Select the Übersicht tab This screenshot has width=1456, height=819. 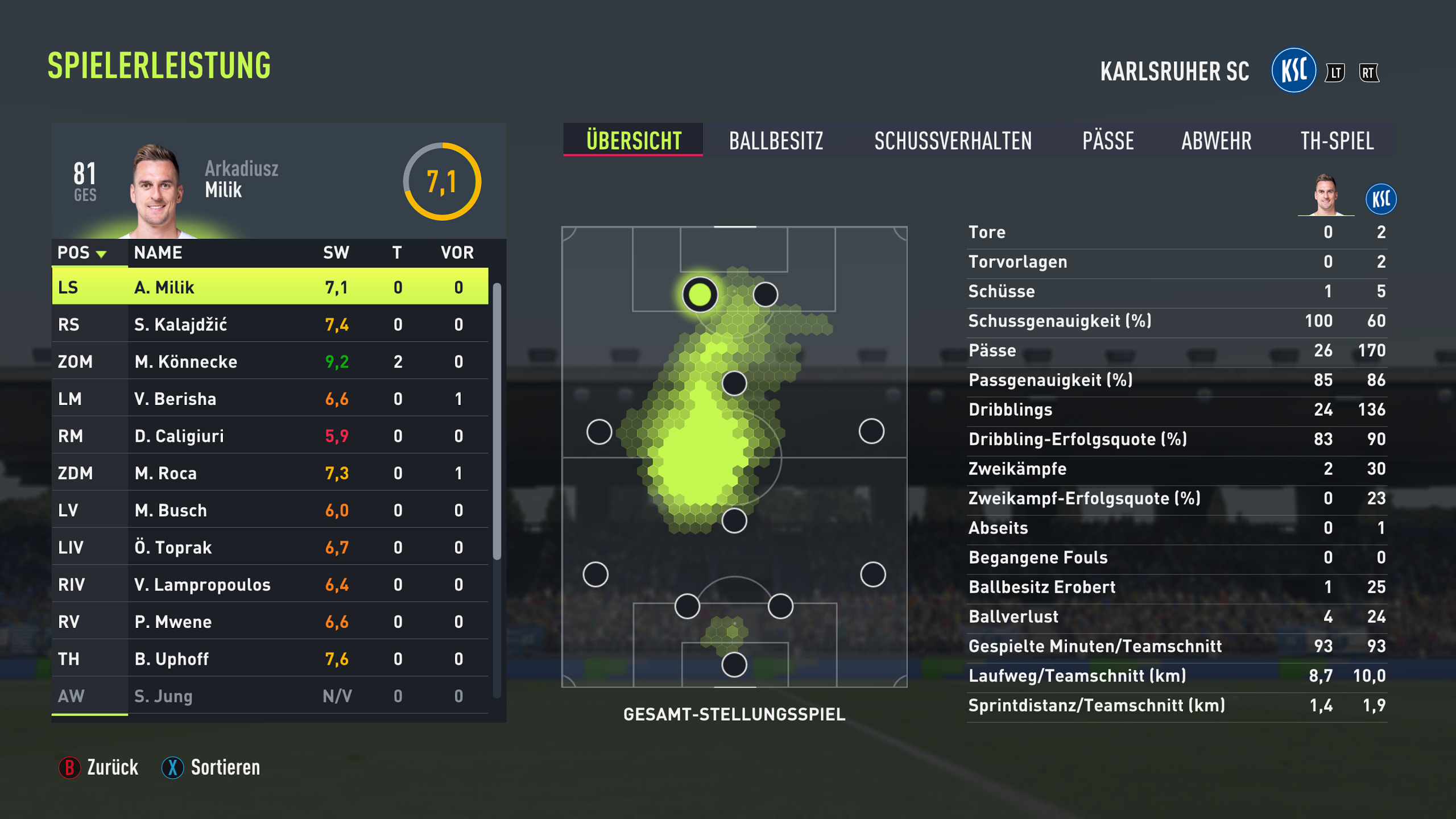pyautogui.click(x=634, y=140)
